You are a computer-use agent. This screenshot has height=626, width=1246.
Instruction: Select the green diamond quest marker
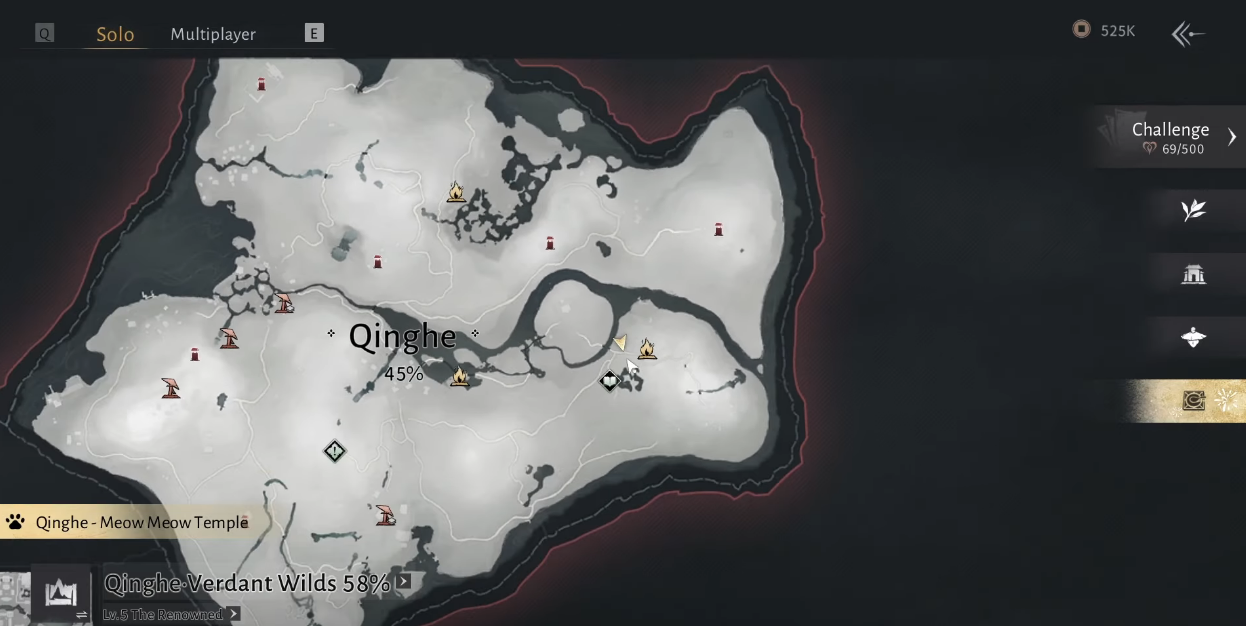tap(334, 452)
